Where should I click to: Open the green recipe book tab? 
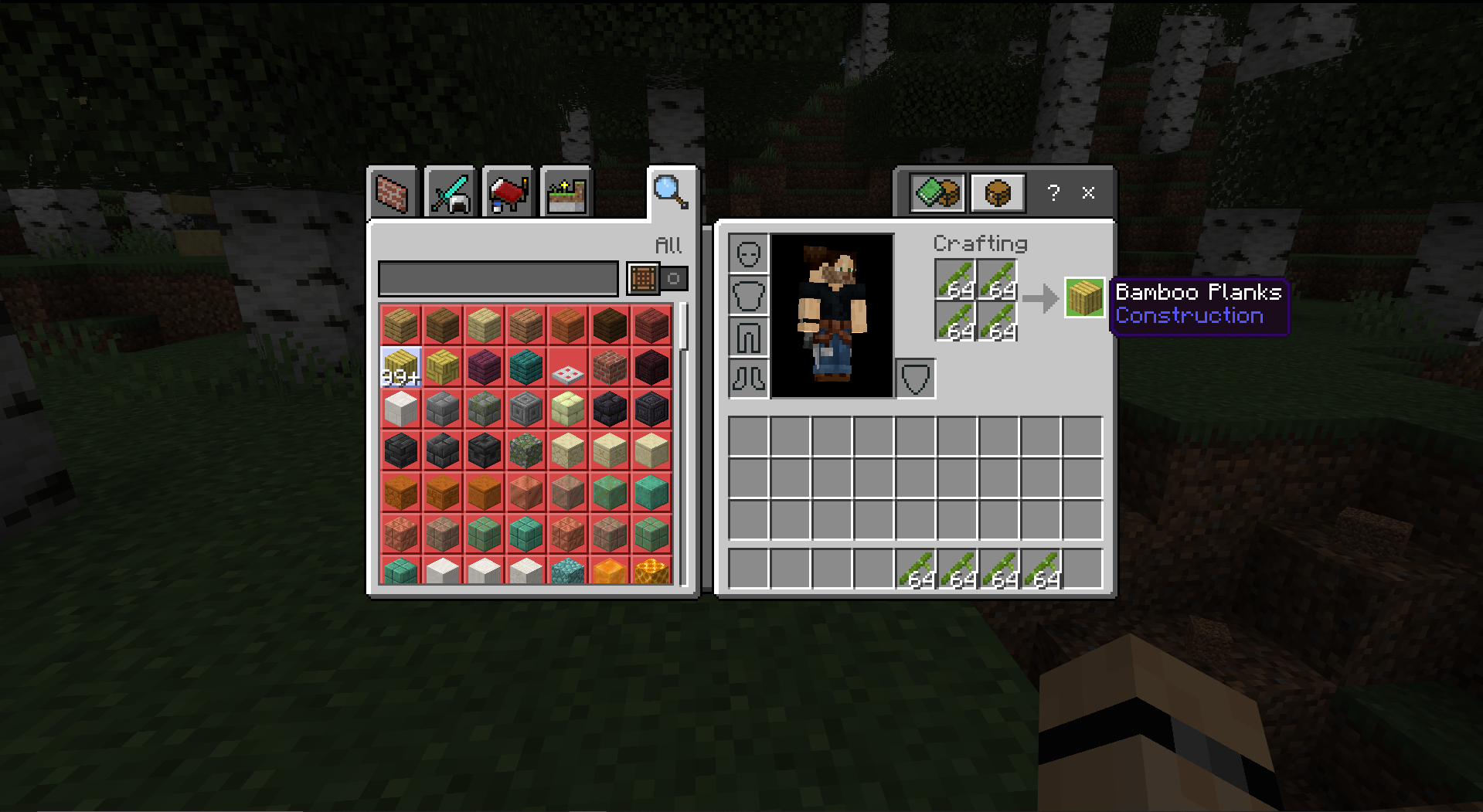click(939, 192)
